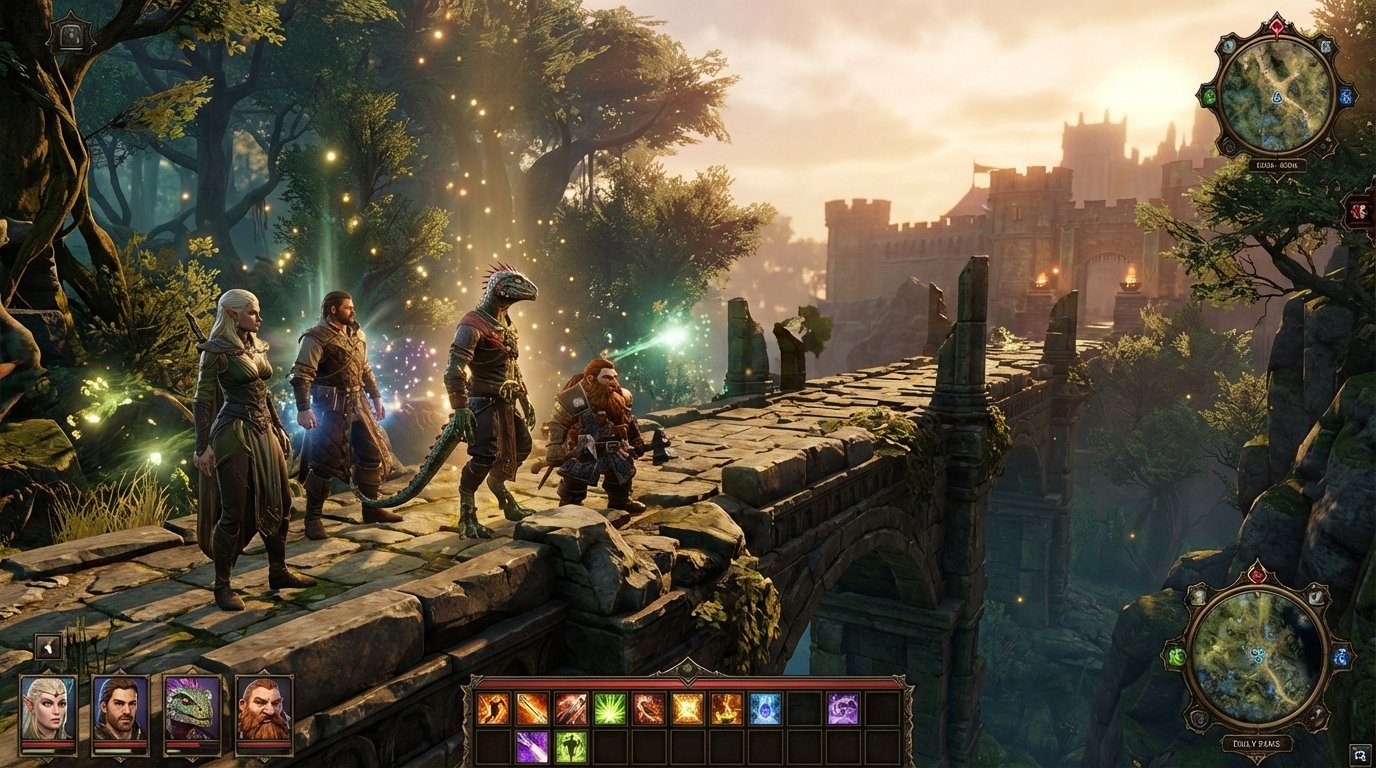Image resolution: width=1376 pixels, height=768 pixels.
Task: Use the green leap skill in the second hotbar row
Action: coord(572,745)
